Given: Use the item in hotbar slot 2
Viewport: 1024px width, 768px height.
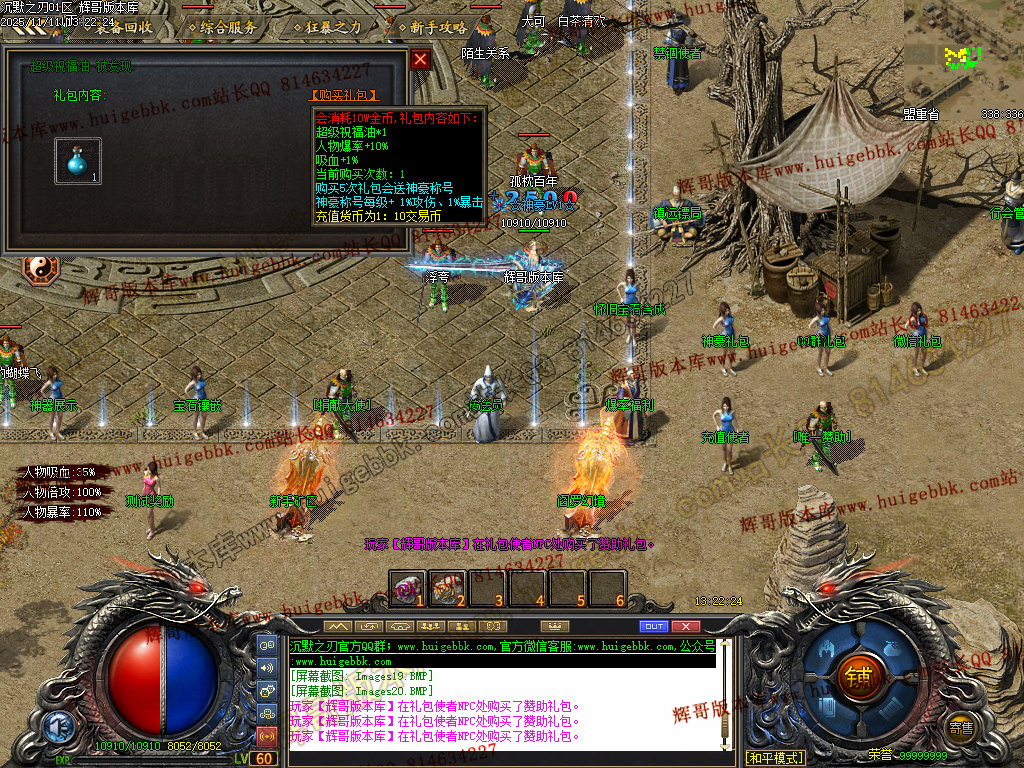Looking at the screenshot, I should coord(448,588).
